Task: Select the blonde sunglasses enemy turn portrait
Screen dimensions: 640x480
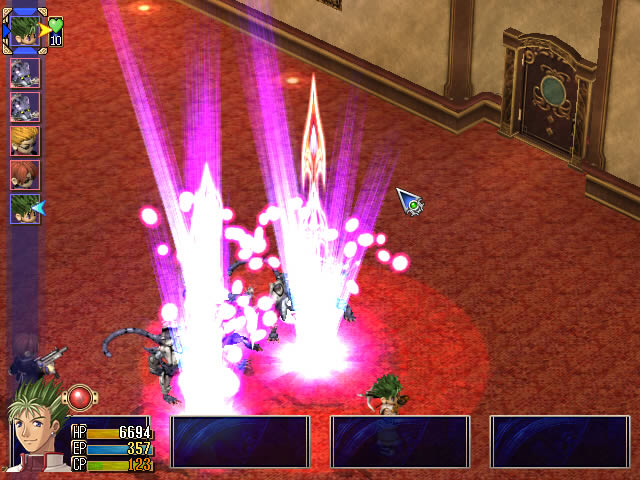Action: (24, 140)
